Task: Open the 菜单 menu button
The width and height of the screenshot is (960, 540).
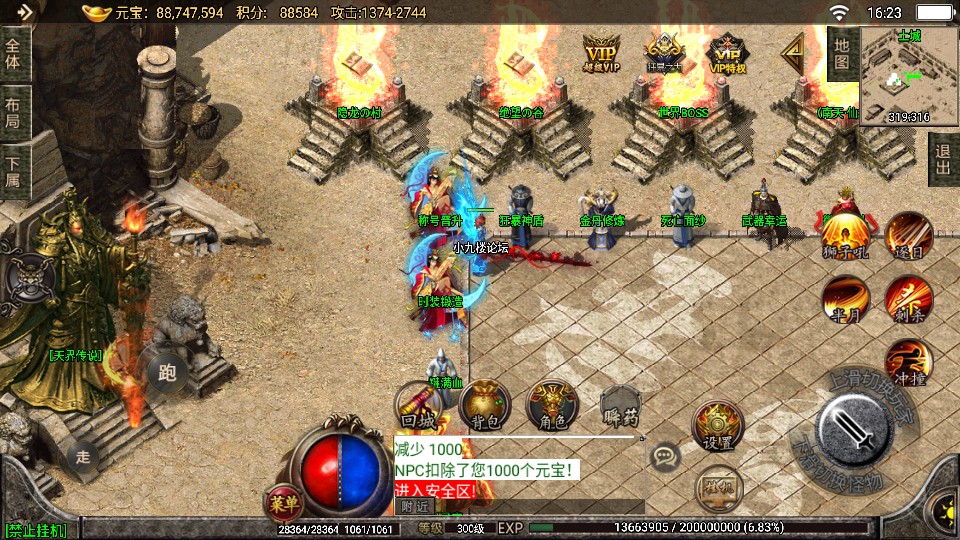Action: pyautogui.click(x=284, y=502)
